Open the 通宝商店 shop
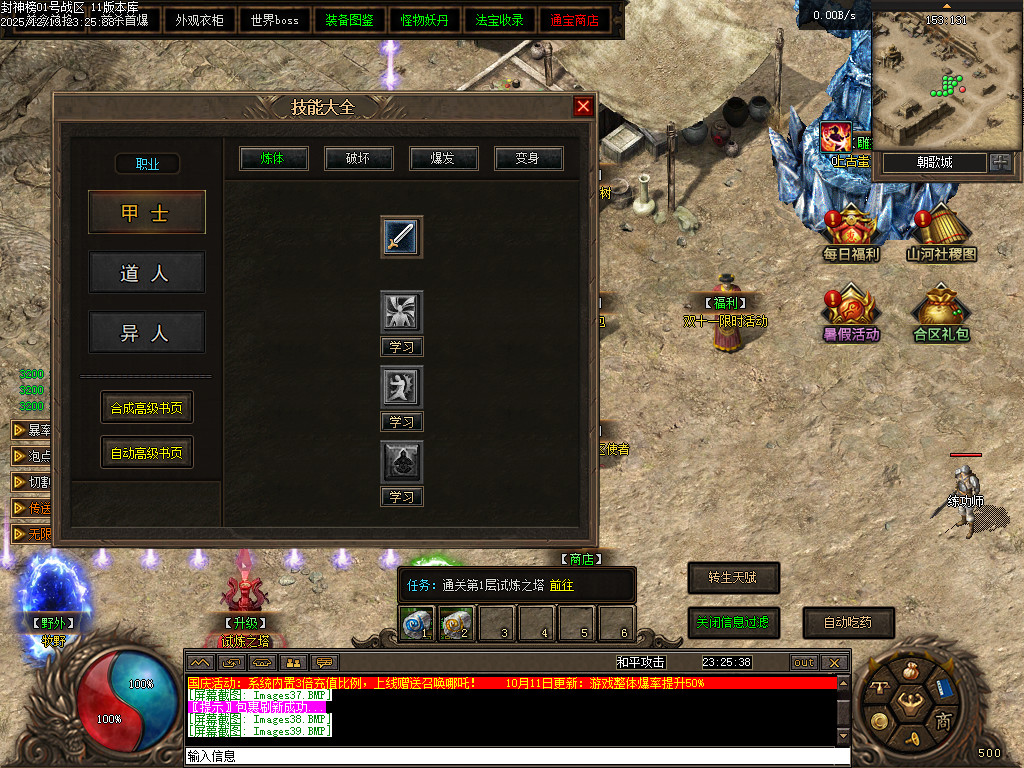This screenshot has height=768, width=1024. click(x=575, y=20)
